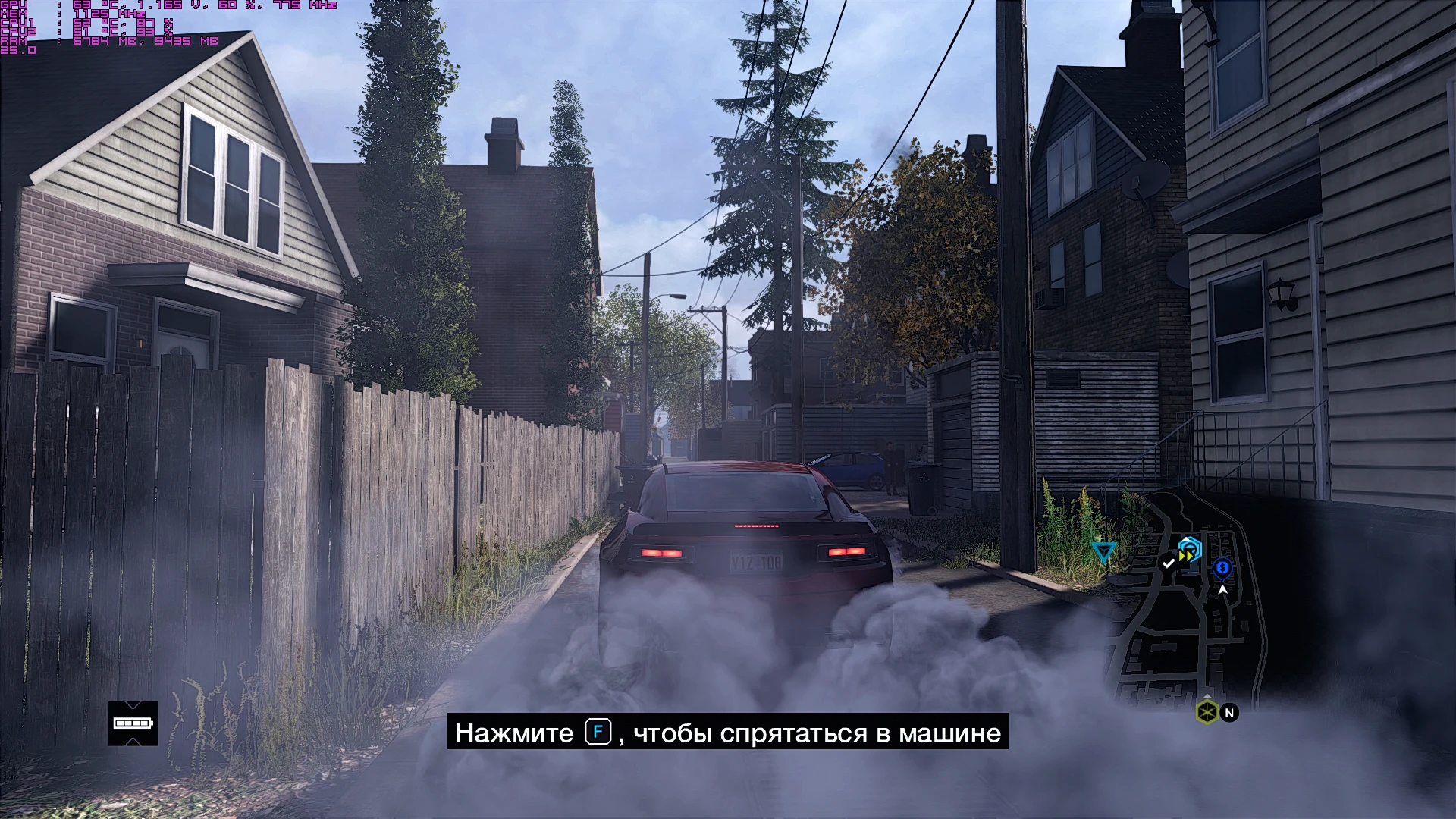
Task: Click the yellow double-arrow fast forward symbols on minimap
Action: click(1186, 556)
